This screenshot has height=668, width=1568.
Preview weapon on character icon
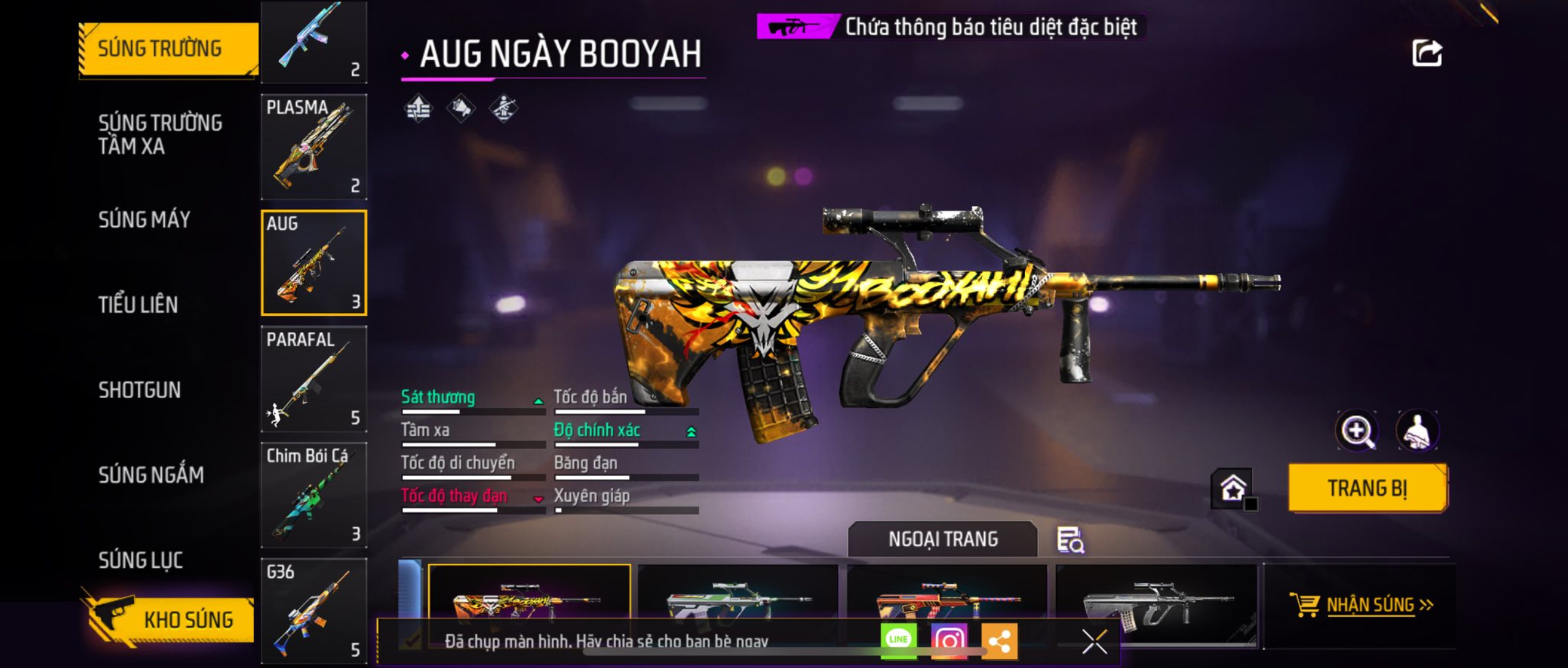click(1417, 431)
